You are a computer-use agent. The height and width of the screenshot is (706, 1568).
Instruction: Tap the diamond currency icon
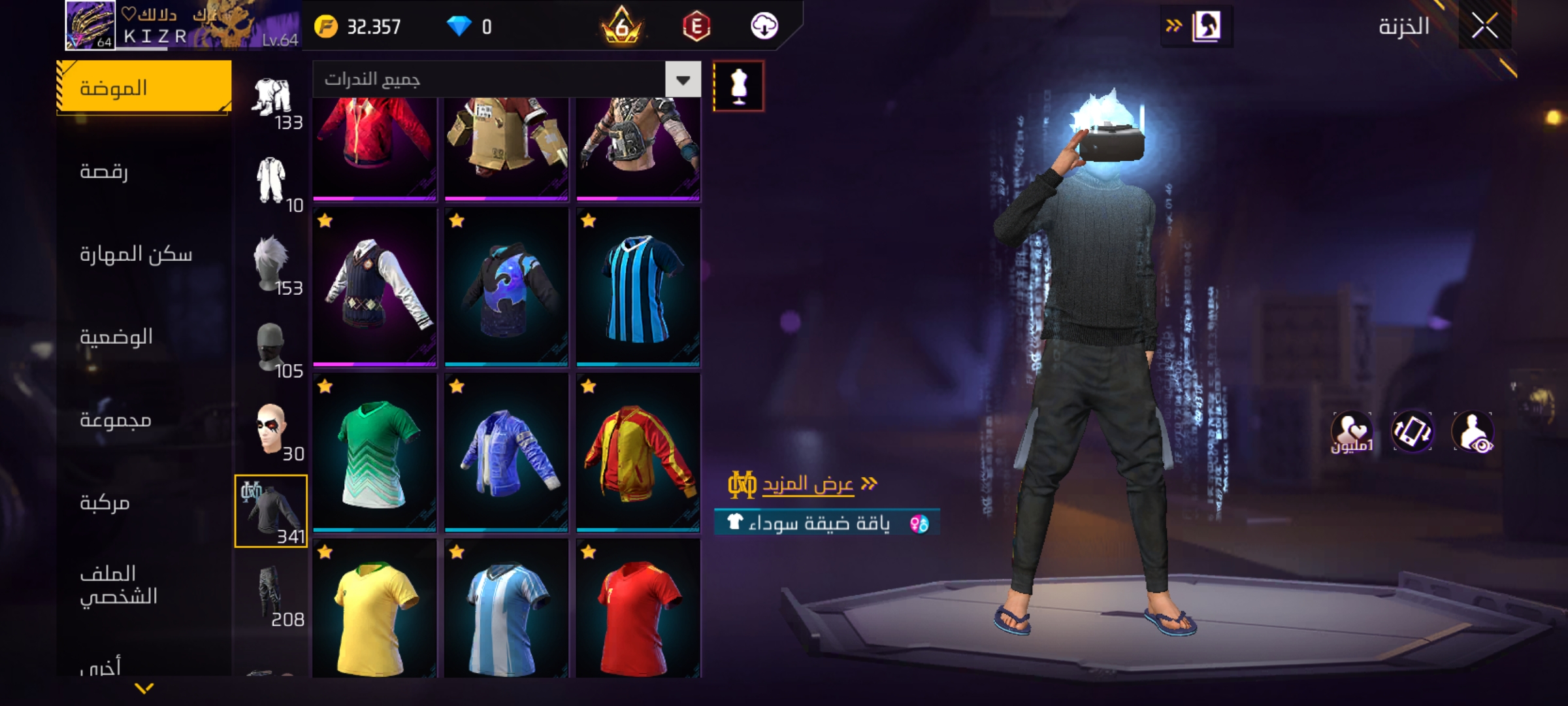(x=459, y=27)
